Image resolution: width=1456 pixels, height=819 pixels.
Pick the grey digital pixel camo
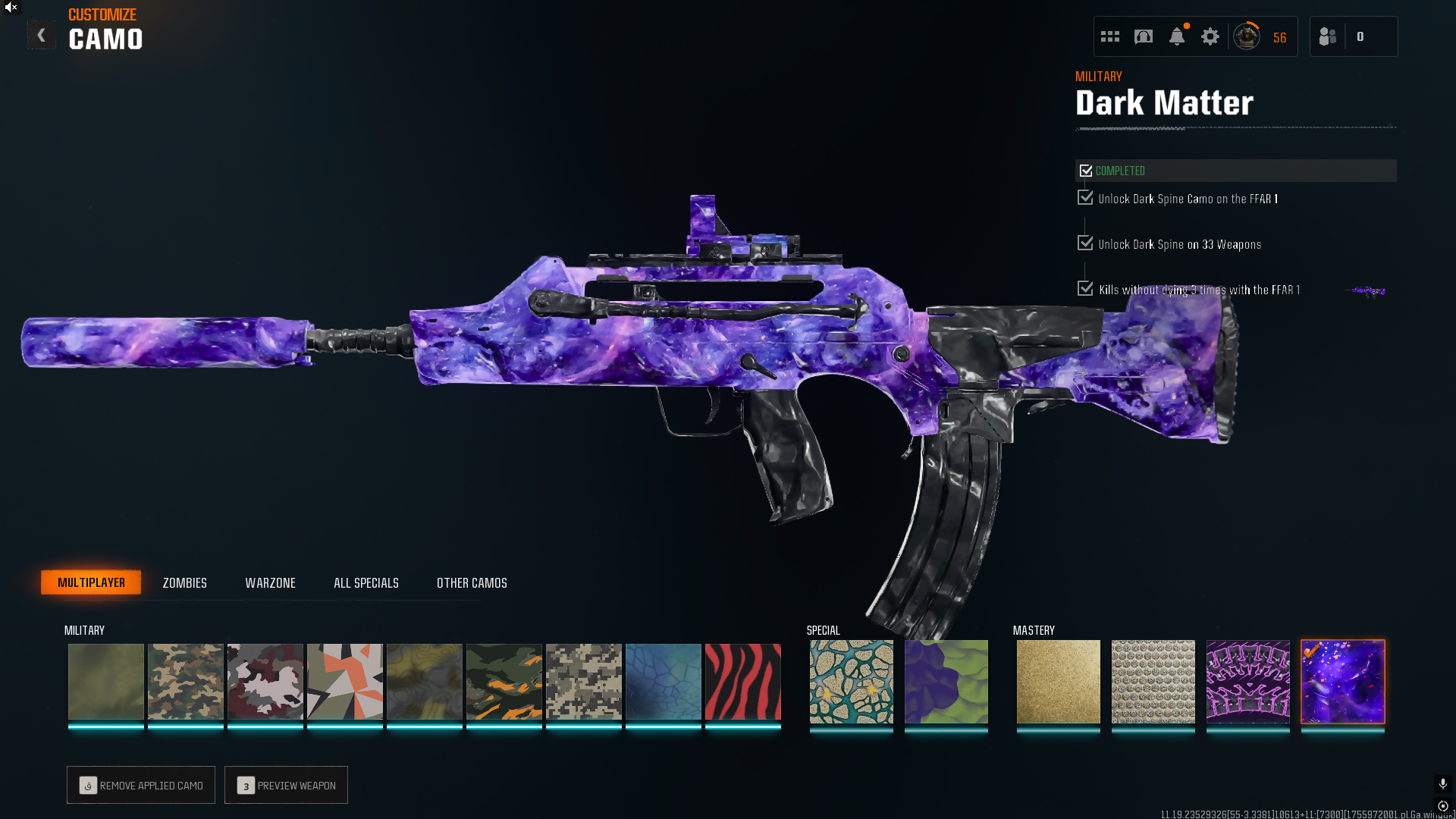583,682
